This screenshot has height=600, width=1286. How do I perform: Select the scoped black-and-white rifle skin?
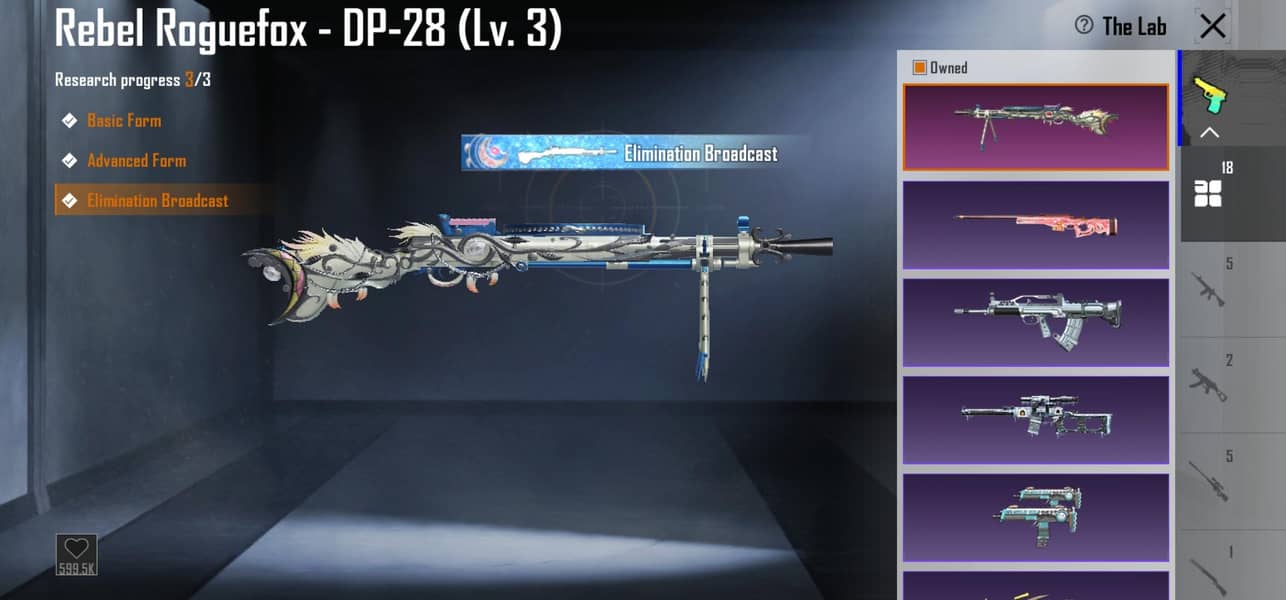[1035, 419]
